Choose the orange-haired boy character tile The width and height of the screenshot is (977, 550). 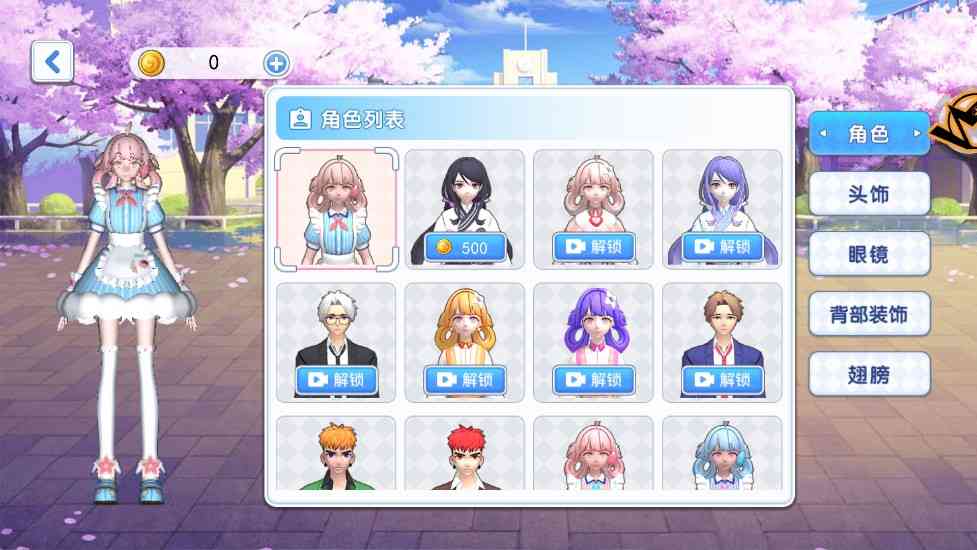tap(336, 455)
